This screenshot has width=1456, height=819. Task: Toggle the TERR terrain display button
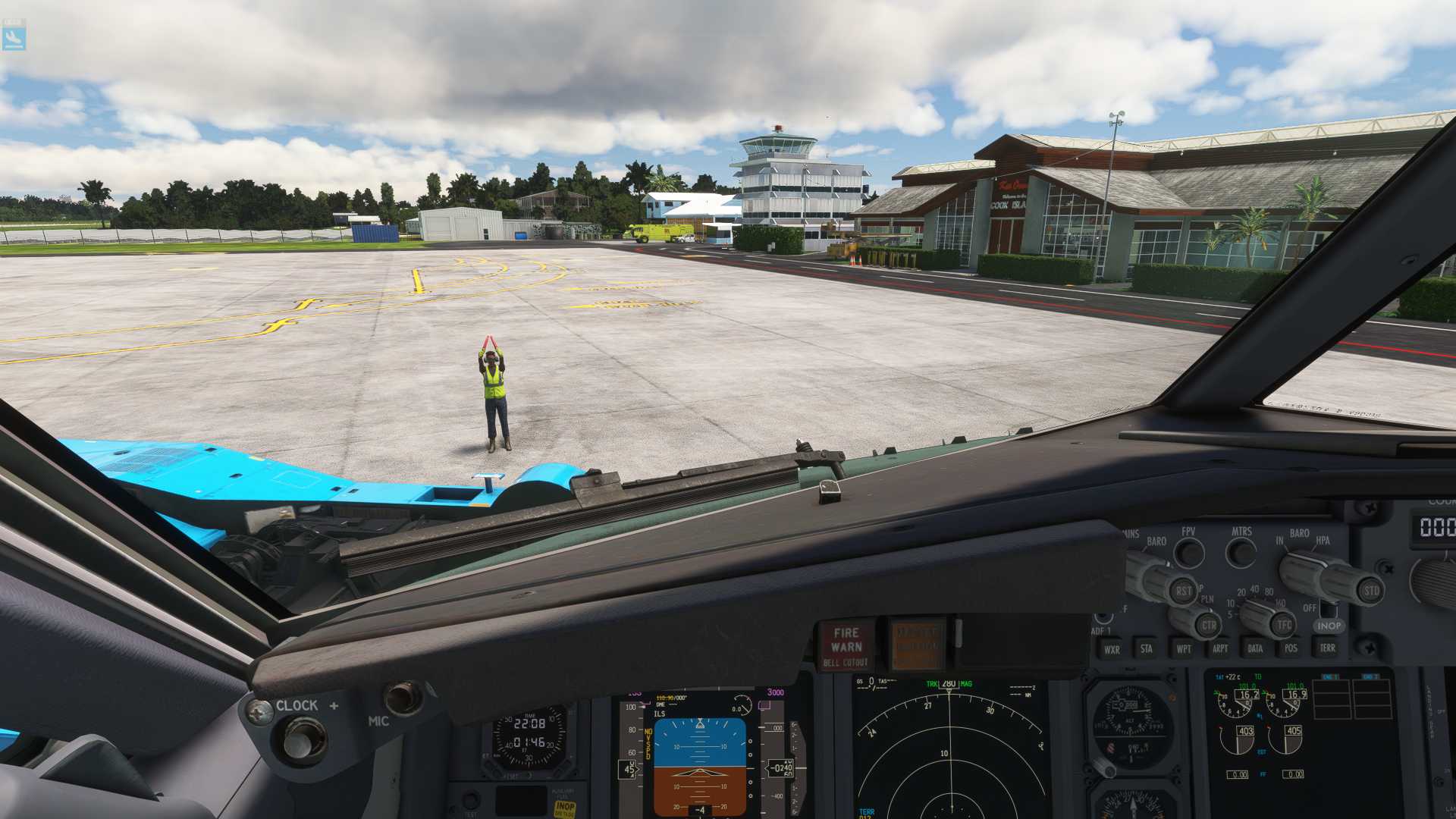1327,648
